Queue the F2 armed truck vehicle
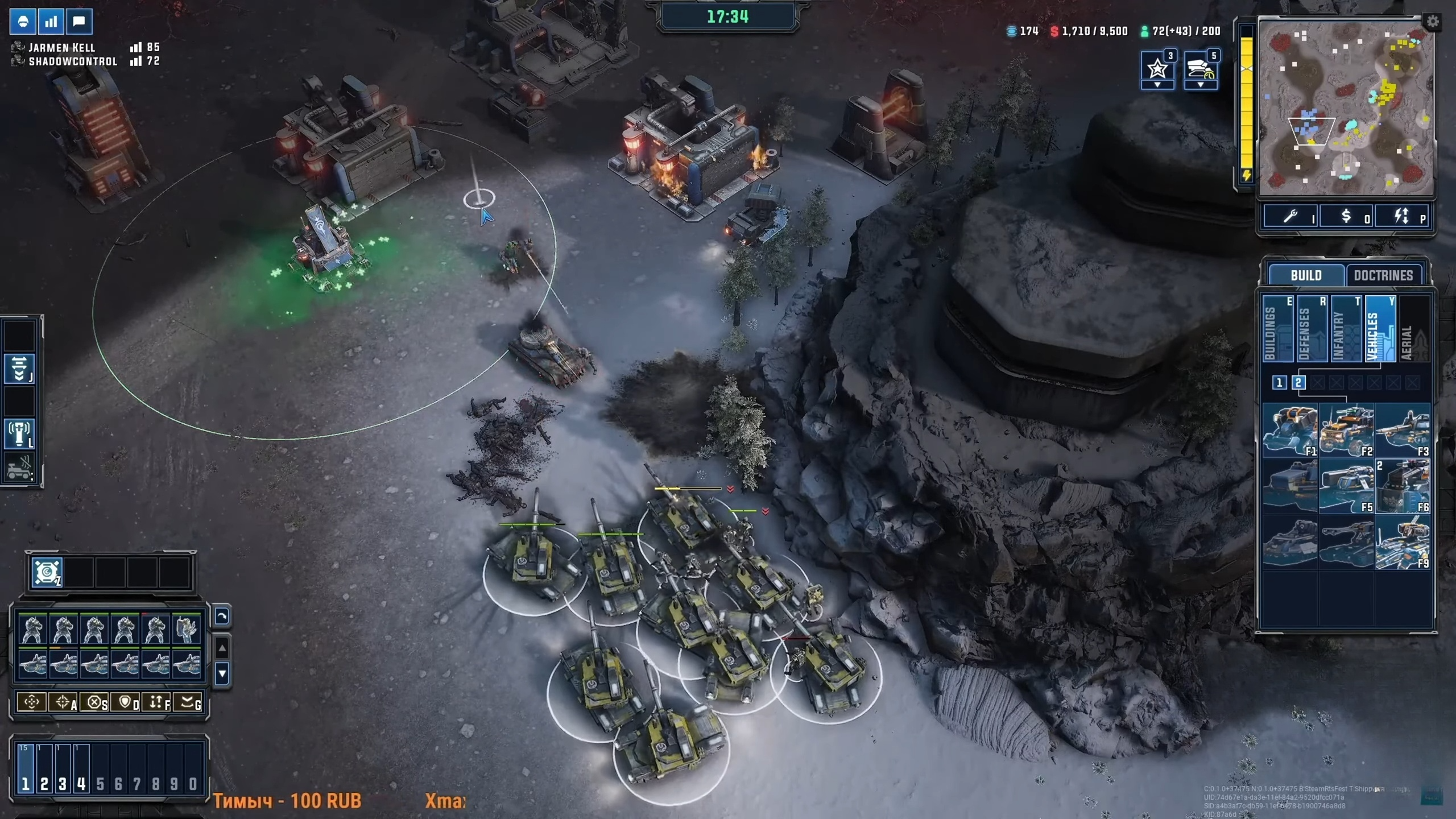 1346,430
